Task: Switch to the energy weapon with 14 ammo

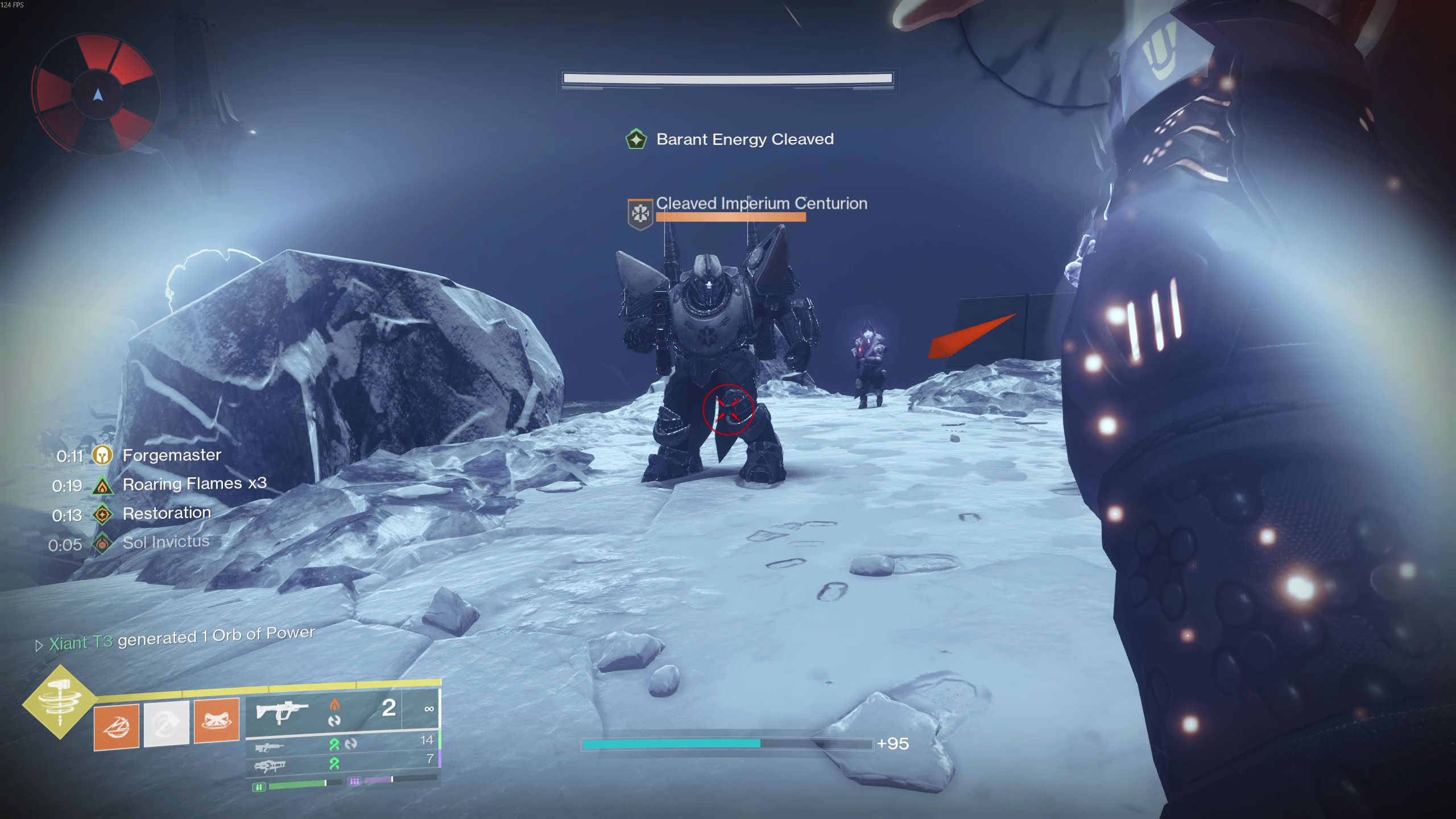Action: click(x=341, y=743)
